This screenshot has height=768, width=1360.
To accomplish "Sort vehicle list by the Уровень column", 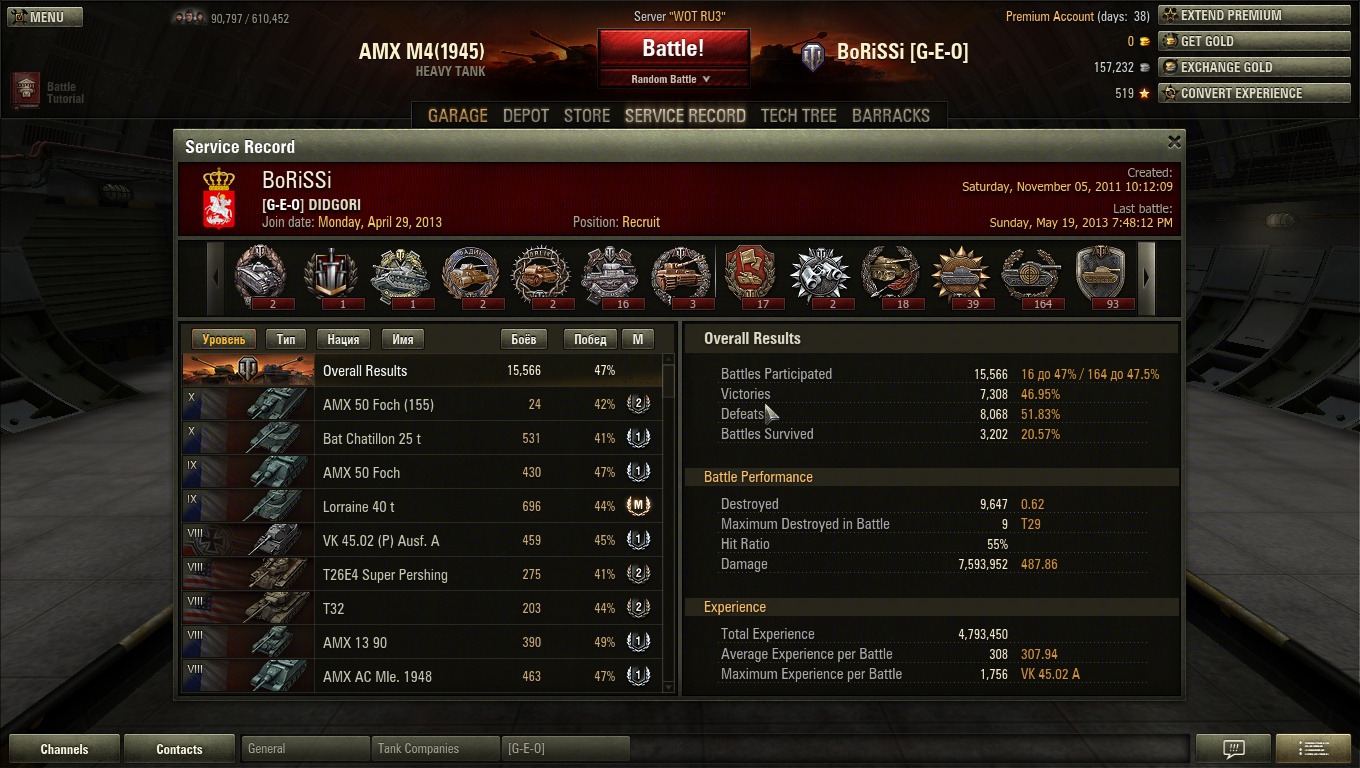I will [x=223, y=340].
